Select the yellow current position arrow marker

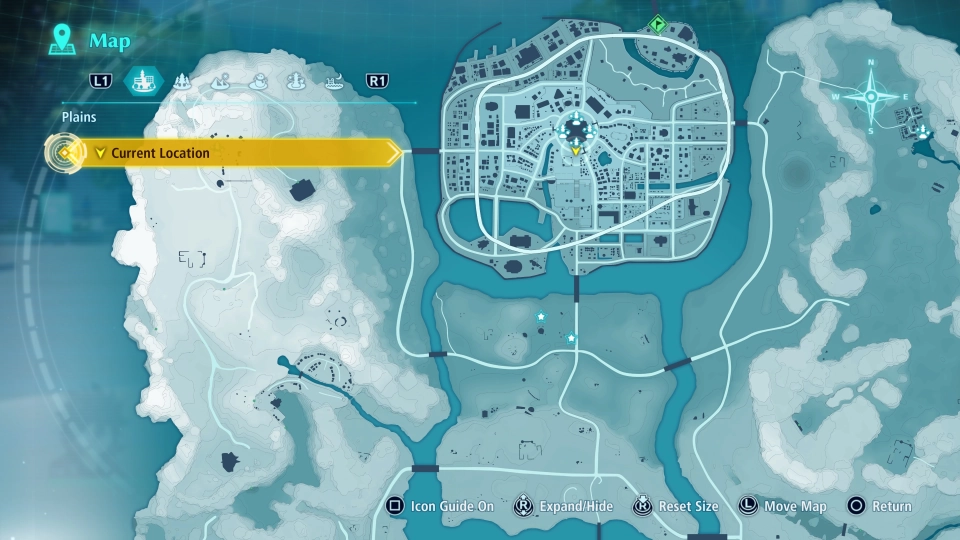pyautogui.click(x=576, y=151)
